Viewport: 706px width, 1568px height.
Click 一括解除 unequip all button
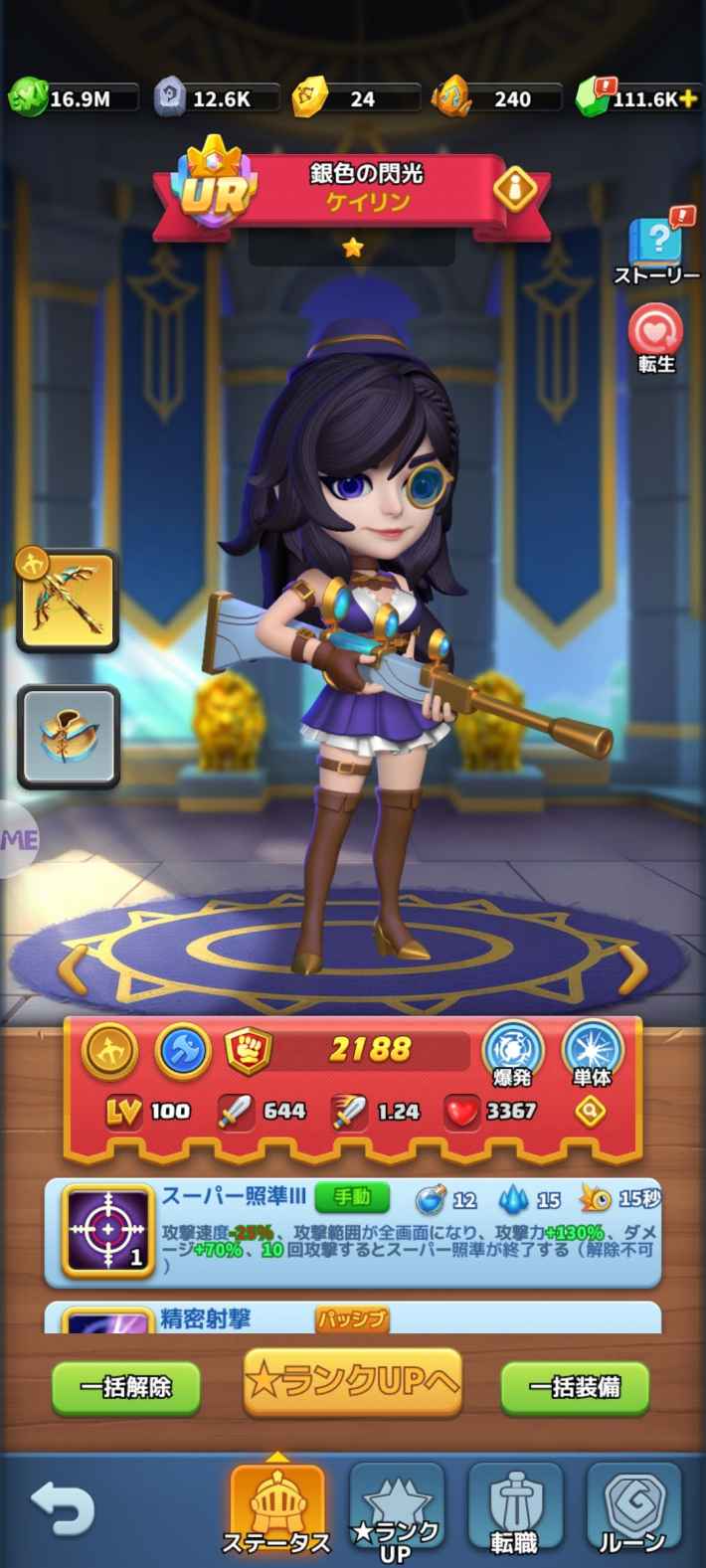[x=125, y=1386]
